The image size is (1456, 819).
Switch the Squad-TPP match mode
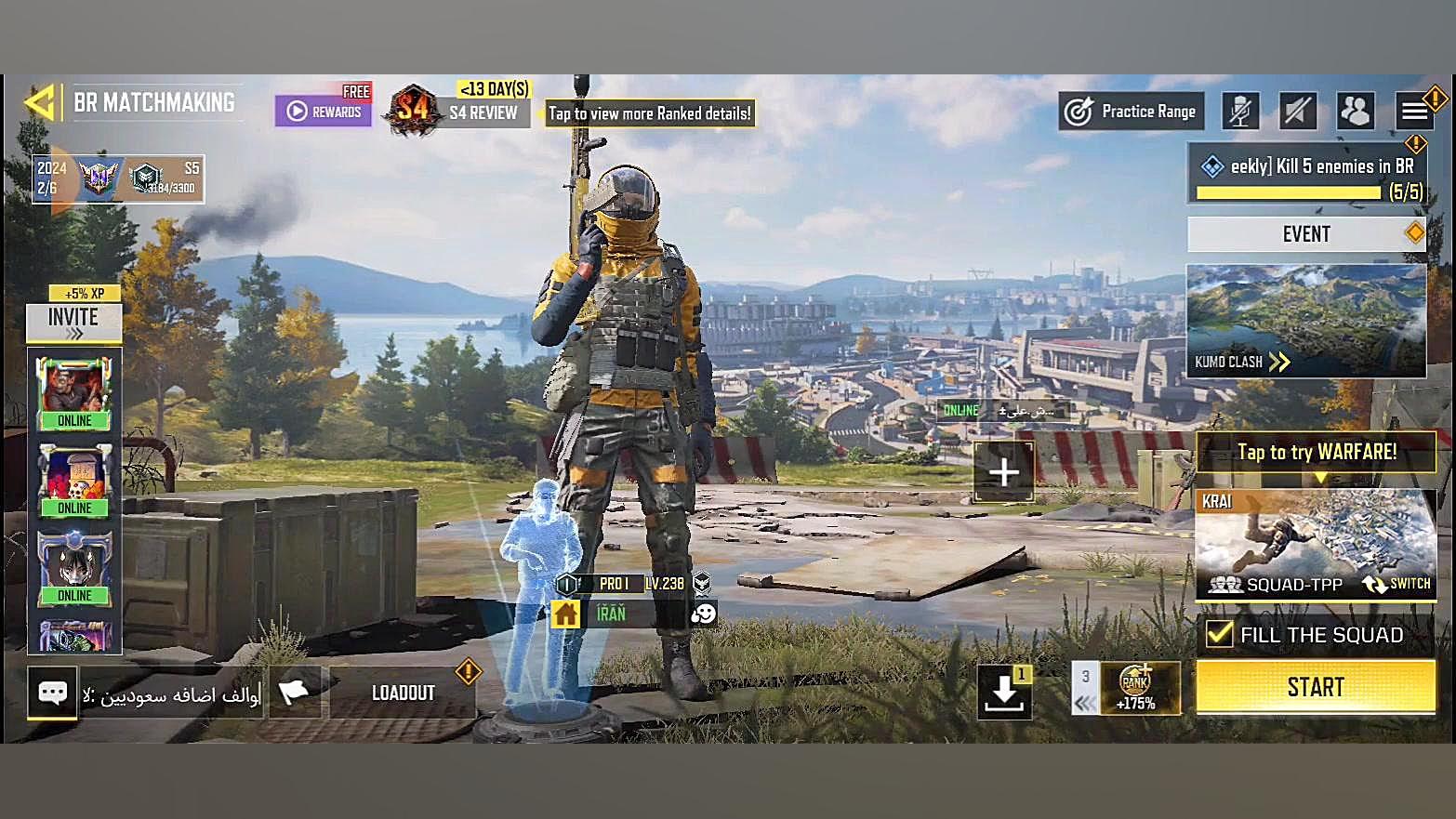point(1397,584)
